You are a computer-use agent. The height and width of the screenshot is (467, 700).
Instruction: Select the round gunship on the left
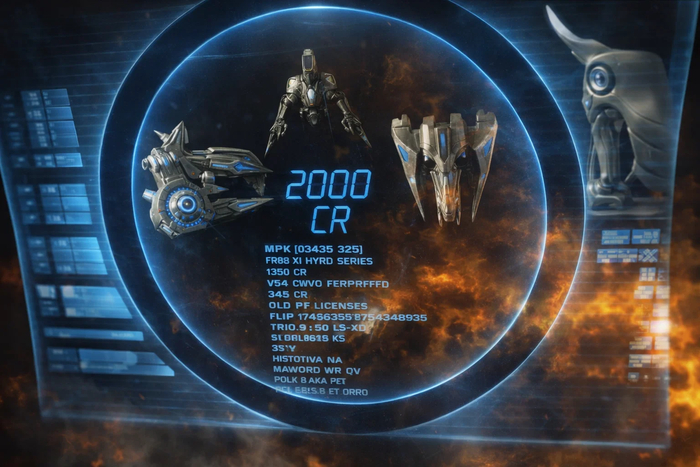tap(200, 185)
